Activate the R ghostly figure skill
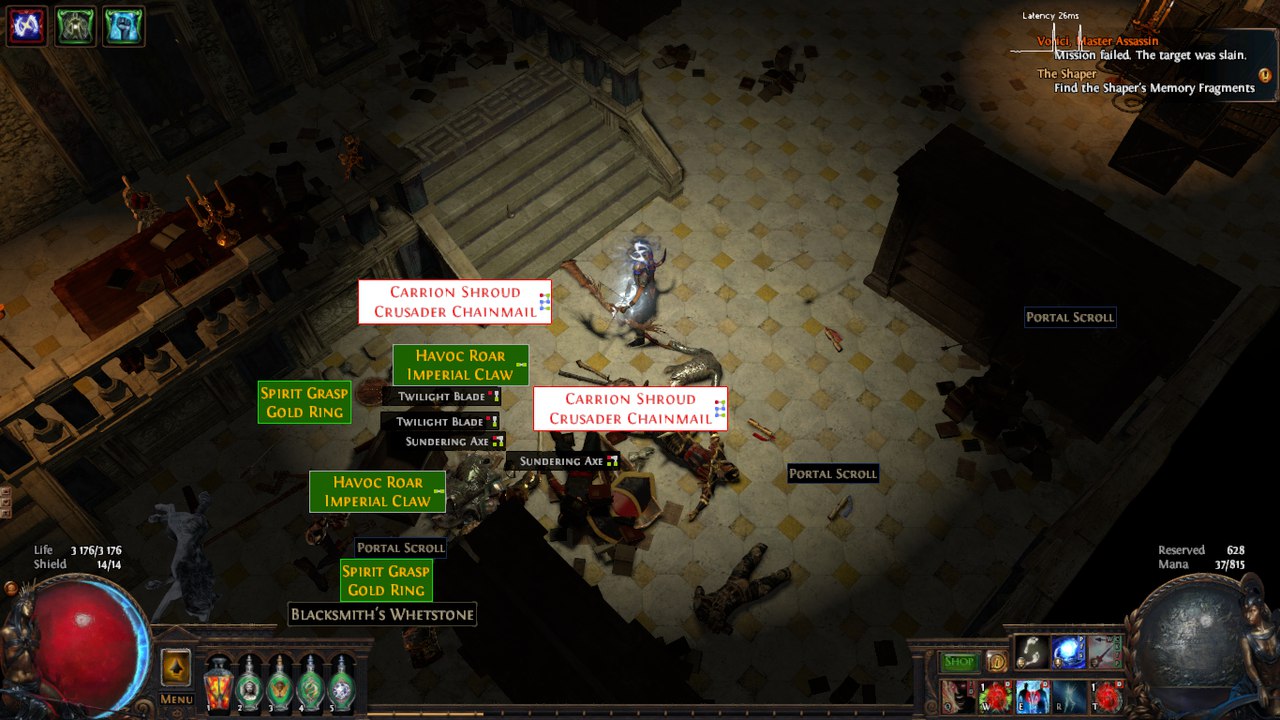Image resolution: width=1280 pixels, height=720 pixels. (x=1069, y=696)
